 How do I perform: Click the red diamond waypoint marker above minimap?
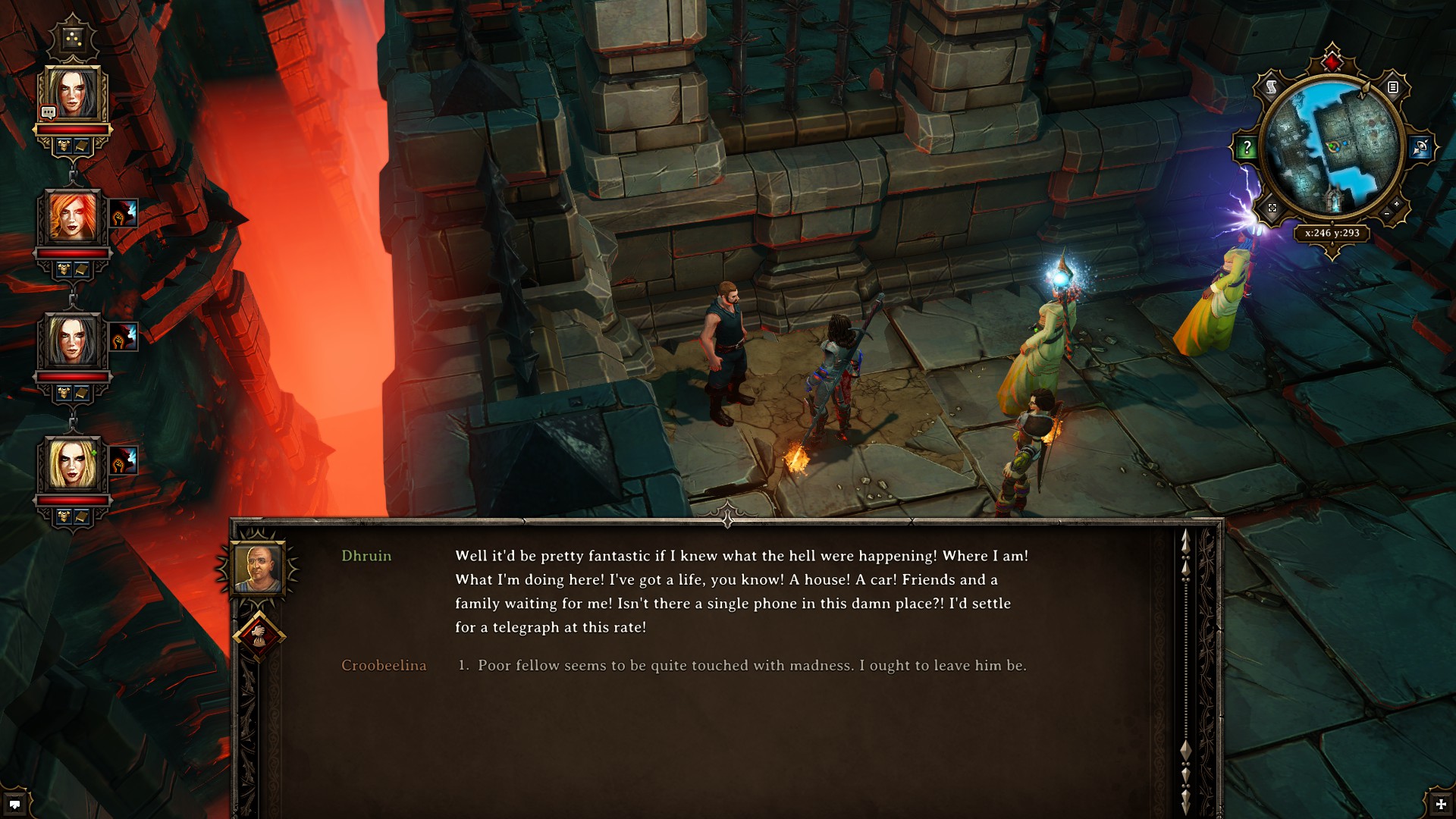coord(1331,62)
